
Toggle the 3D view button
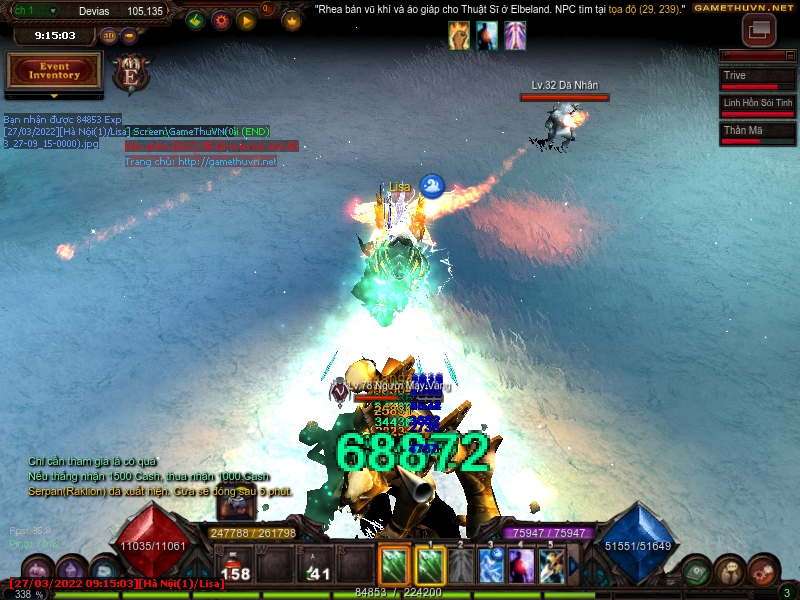(109, 36)
